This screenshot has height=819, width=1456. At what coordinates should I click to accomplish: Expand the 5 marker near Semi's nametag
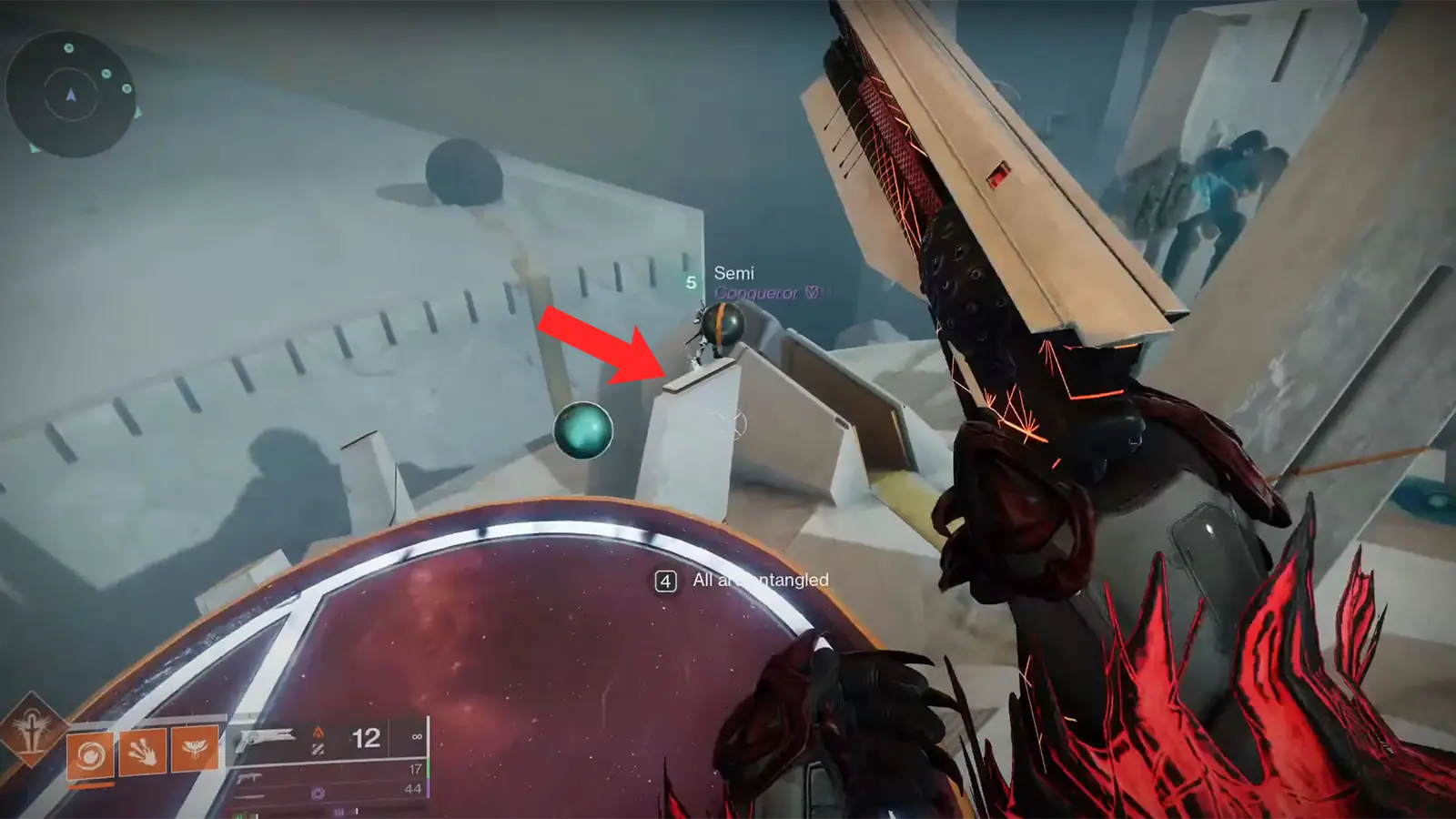(692, 281)
